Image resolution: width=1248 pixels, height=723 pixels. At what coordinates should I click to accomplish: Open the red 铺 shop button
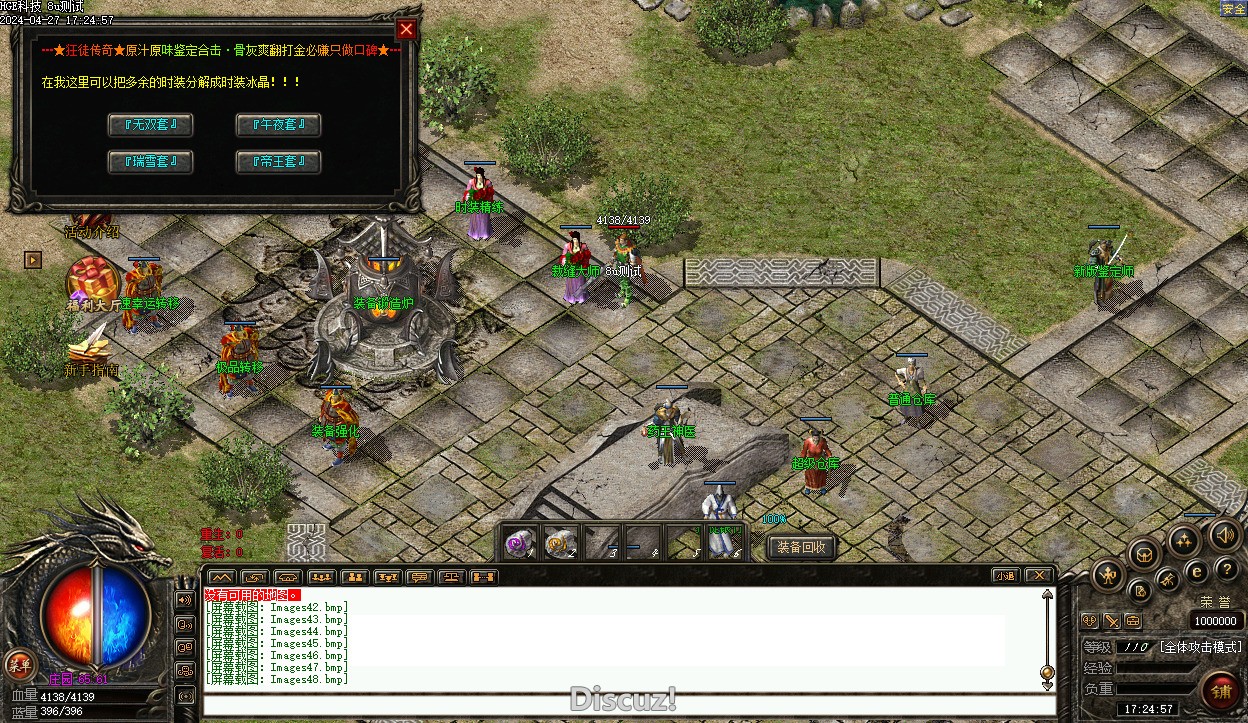[1220, 692]
